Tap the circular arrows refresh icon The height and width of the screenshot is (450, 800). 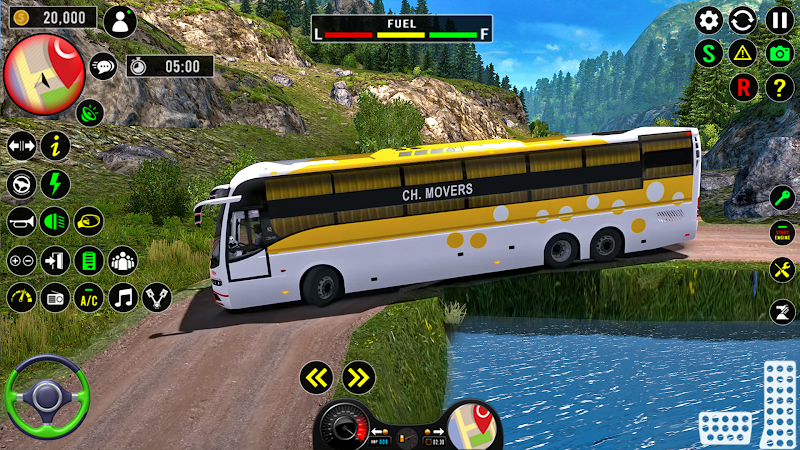point(743,19)
